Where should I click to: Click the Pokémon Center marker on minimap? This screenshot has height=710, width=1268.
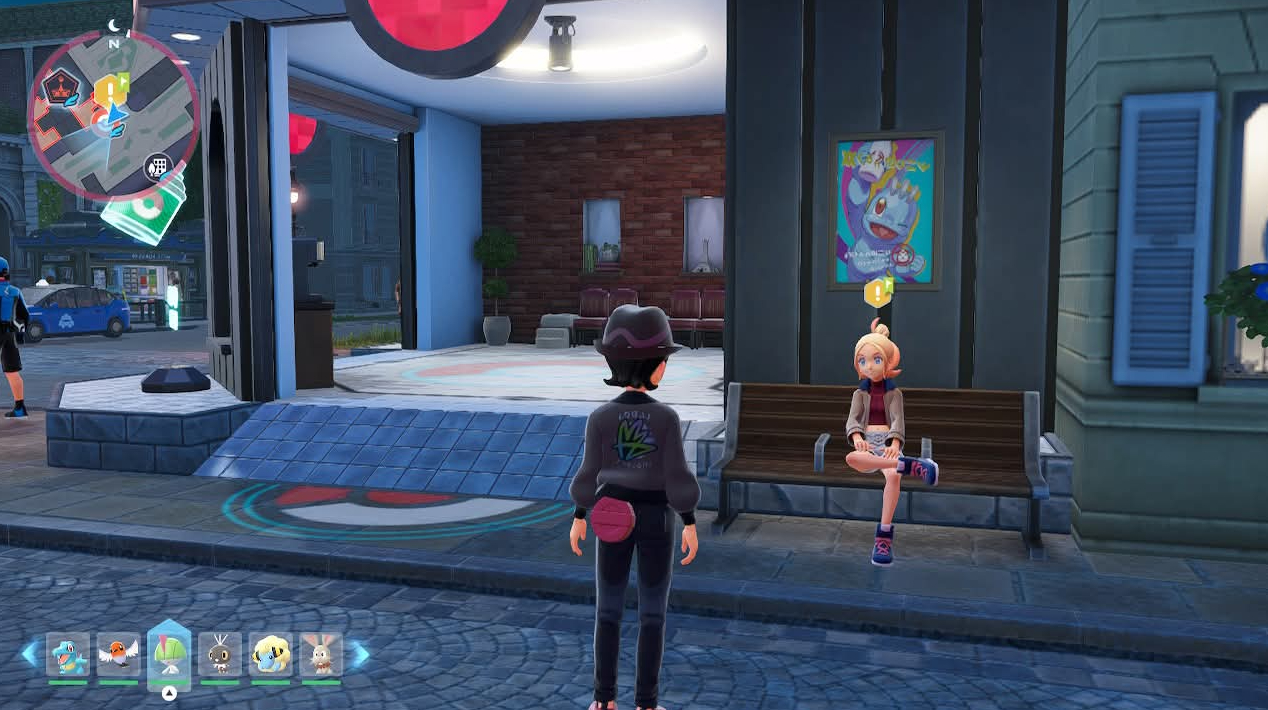101,124
